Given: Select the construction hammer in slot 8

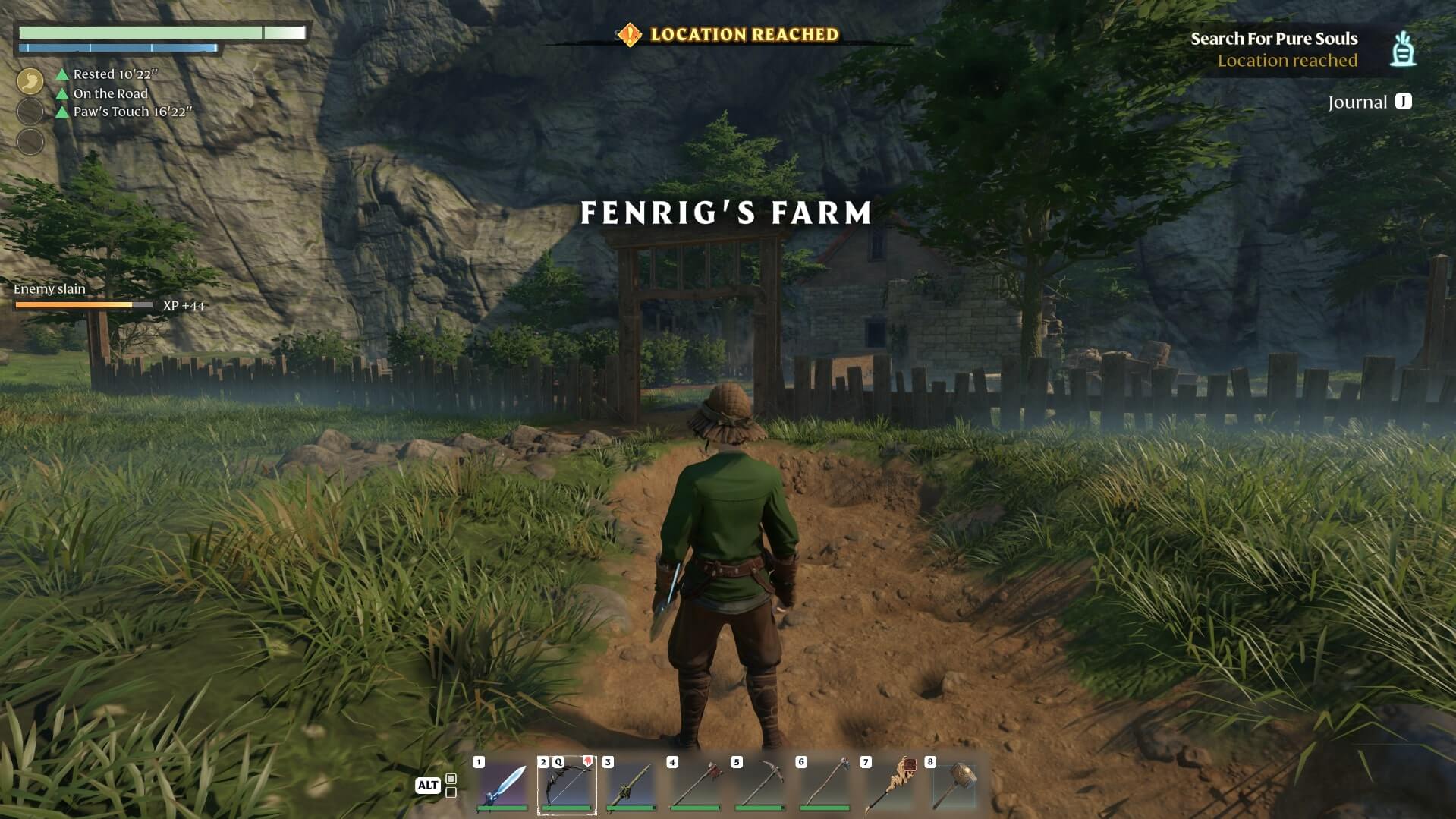Looking at the screenshot, I should click(x=954, y=784).
